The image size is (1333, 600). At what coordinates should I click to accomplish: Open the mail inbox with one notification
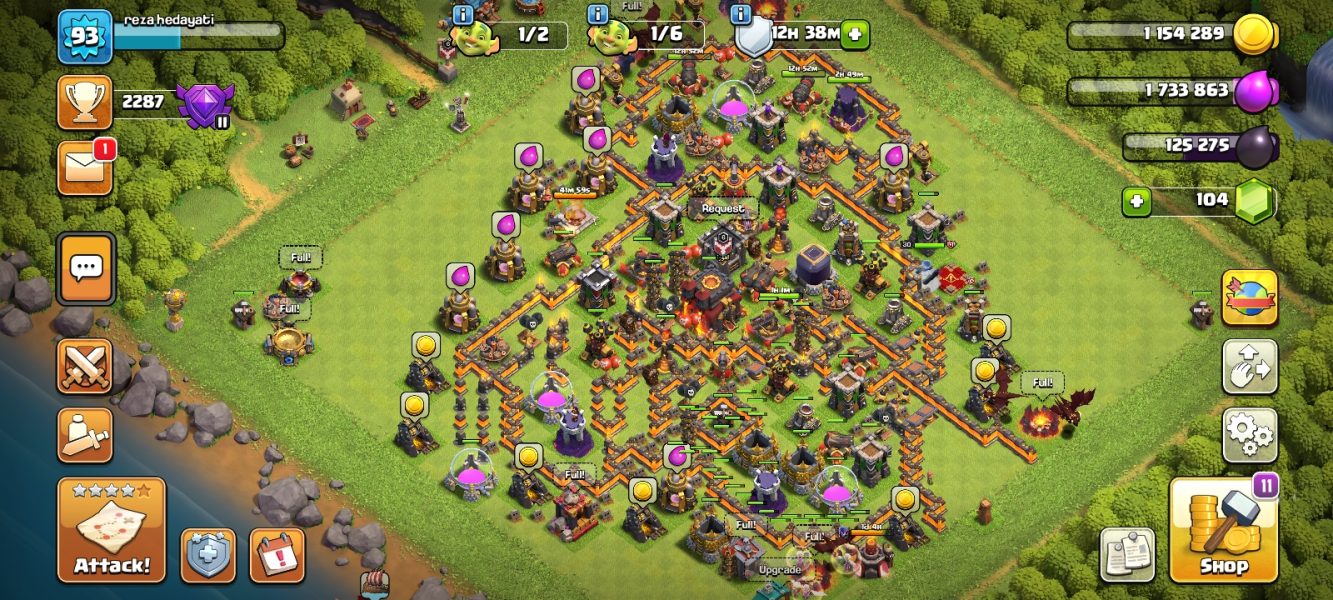click(85, 167)
